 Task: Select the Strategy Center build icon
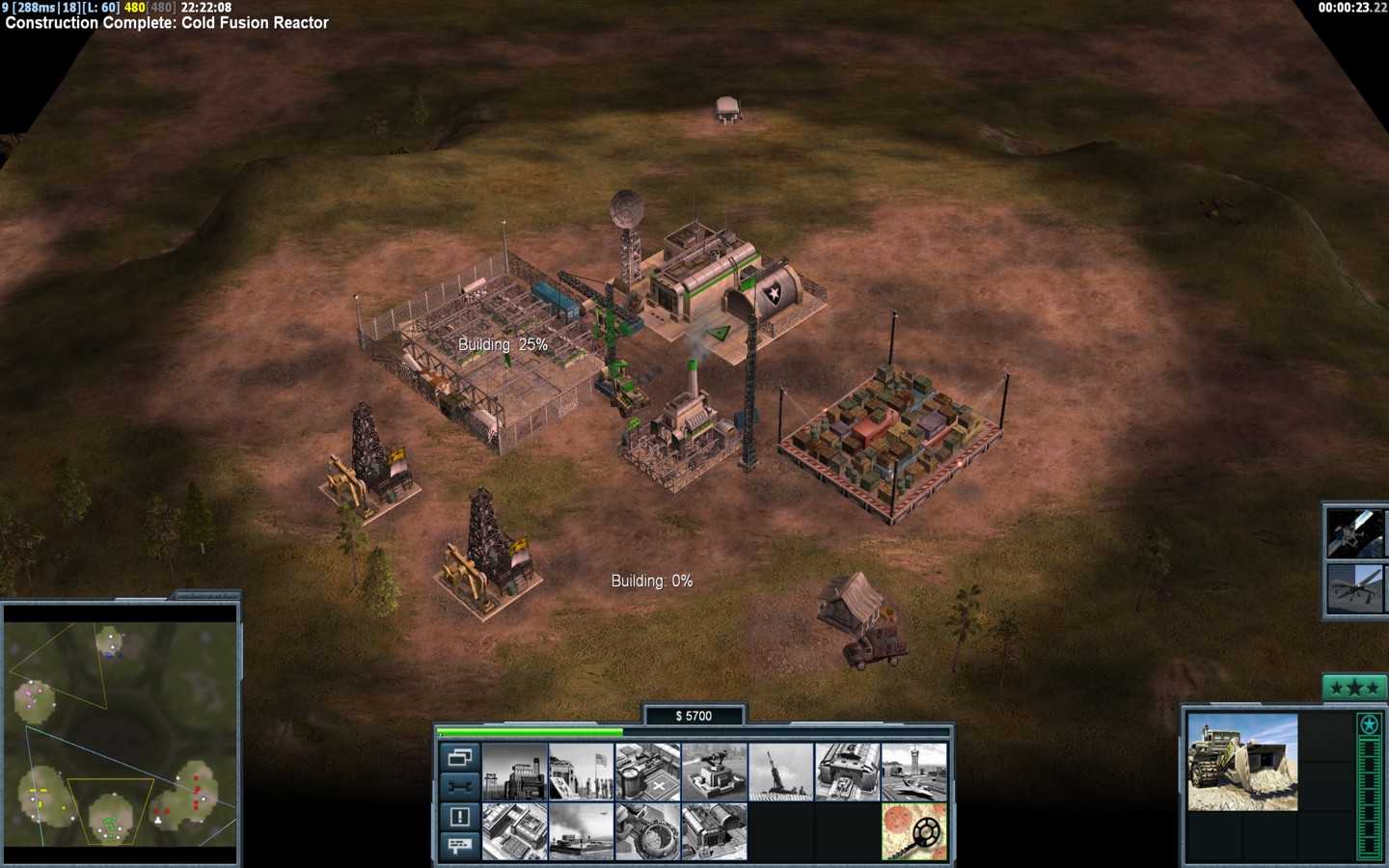[x=514, y=831]
